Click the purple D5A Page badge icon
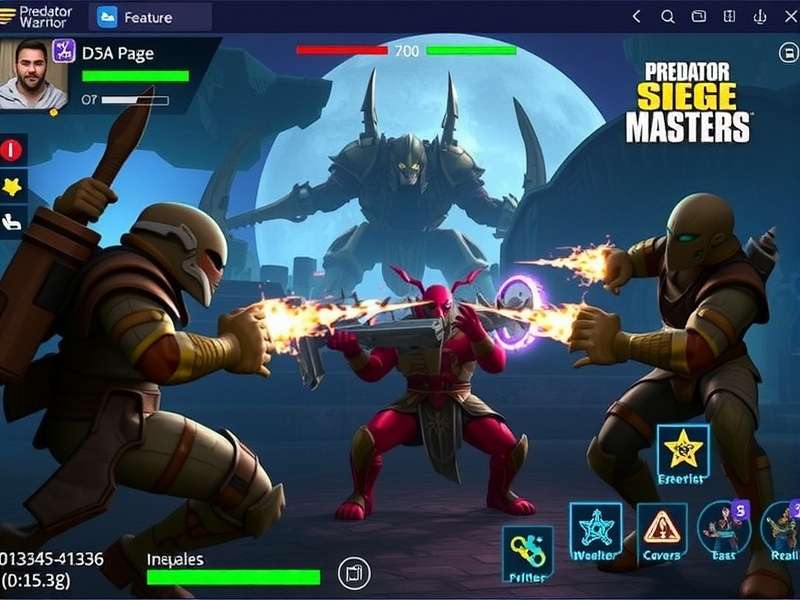 click(64, 52)
